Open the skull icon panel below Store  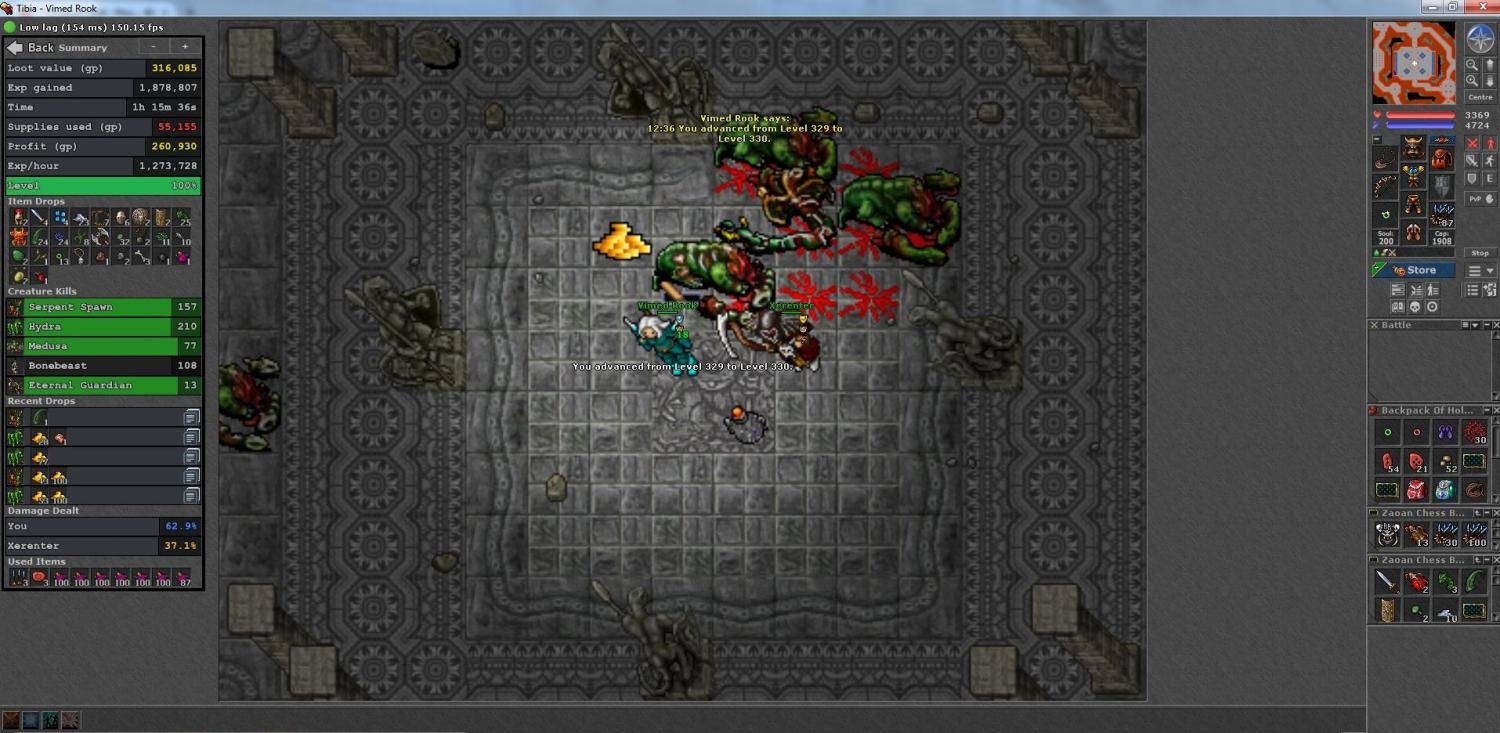pos(1415,307)
